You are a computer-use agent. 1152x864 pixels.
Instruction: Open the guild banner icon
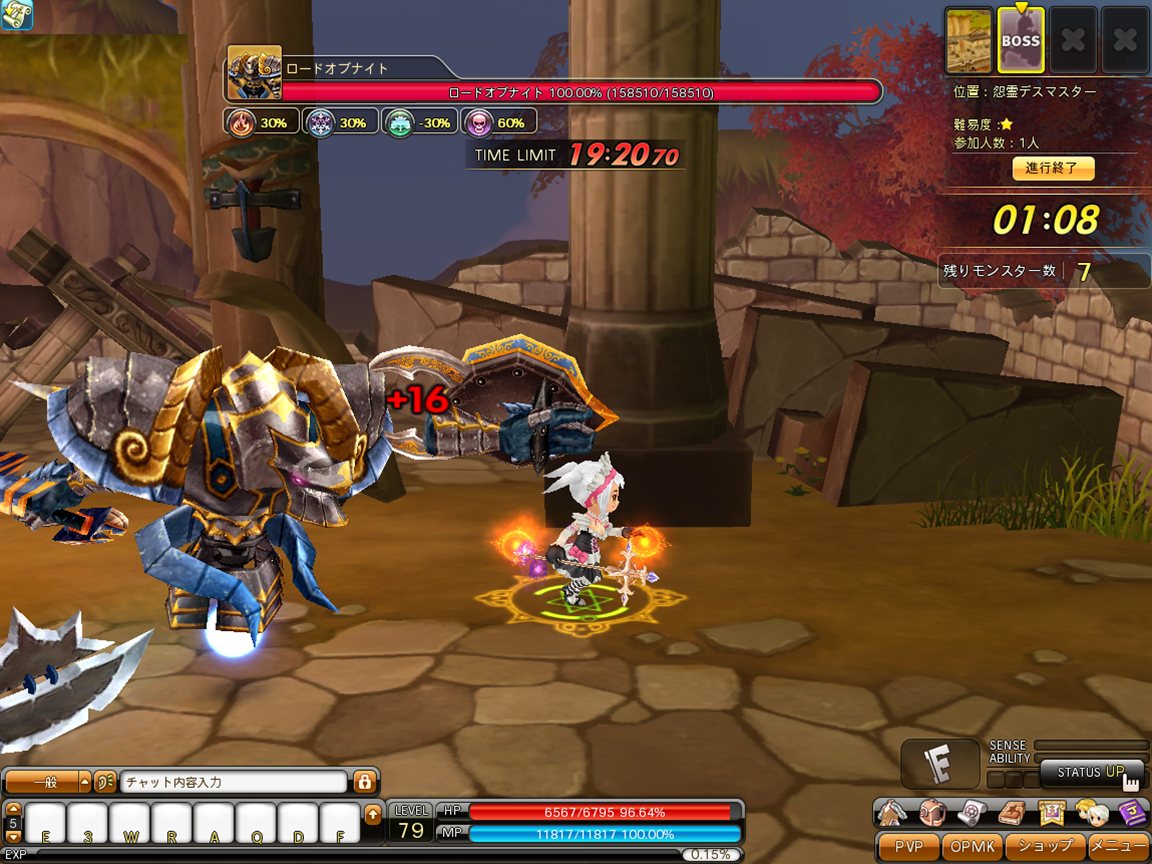tap(1050, 811)
